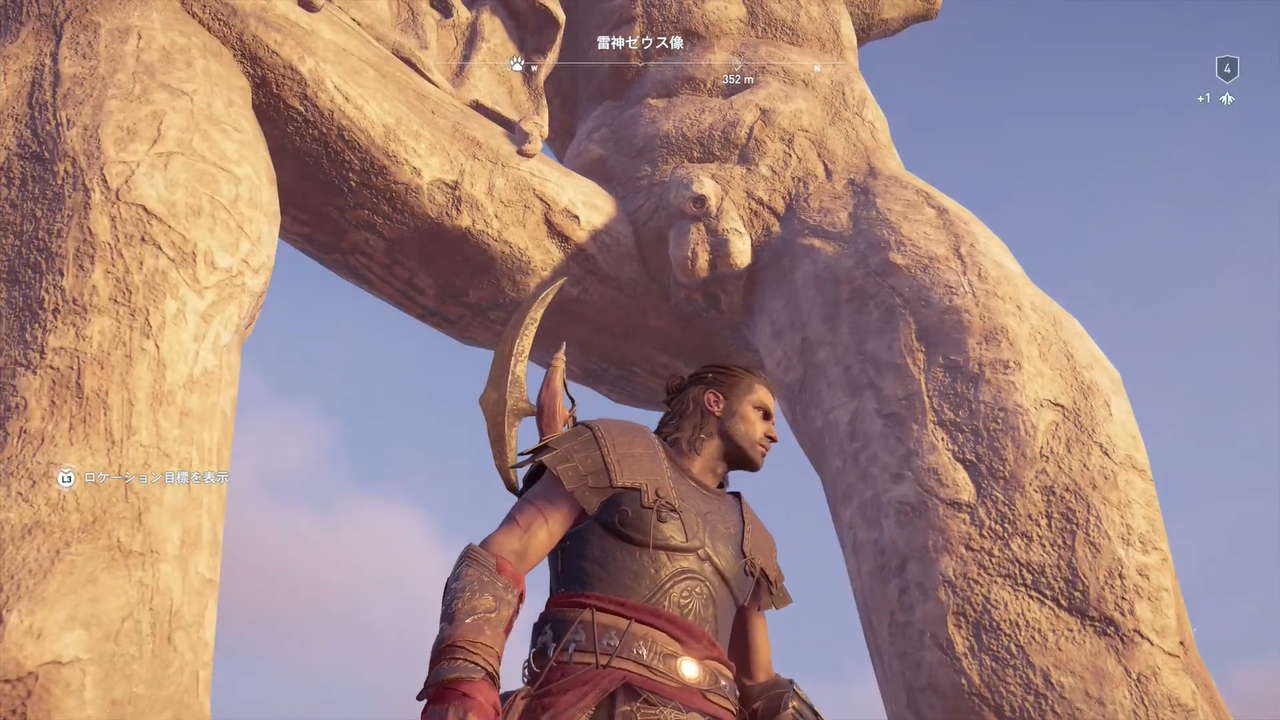
Task: Open the ability point tree icon
Action: [x=1227, y=98]
